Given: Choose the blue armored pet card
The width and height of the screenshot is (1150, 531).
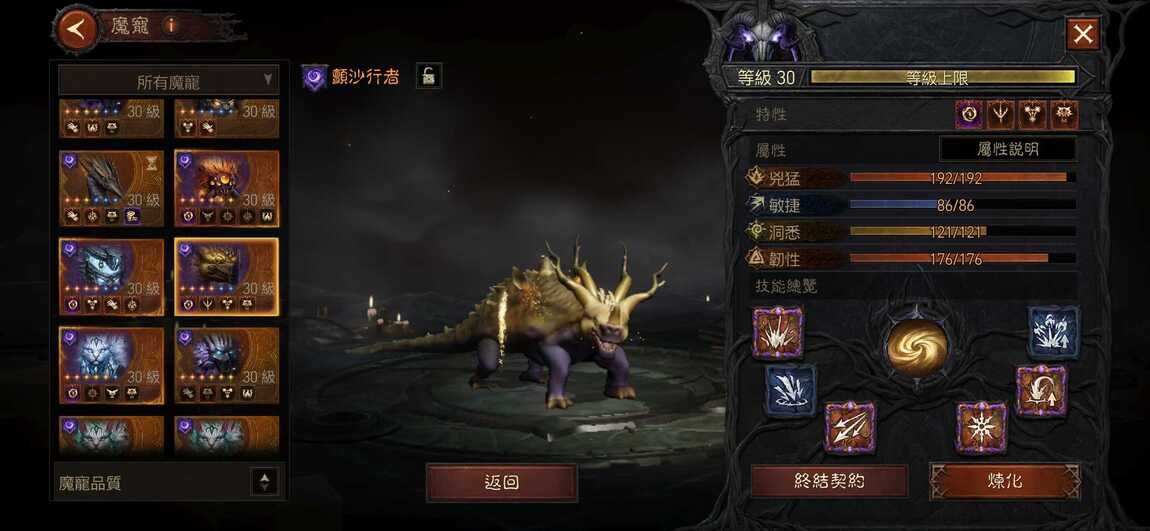Looking at the screenshot, I should tap(110, 277).
